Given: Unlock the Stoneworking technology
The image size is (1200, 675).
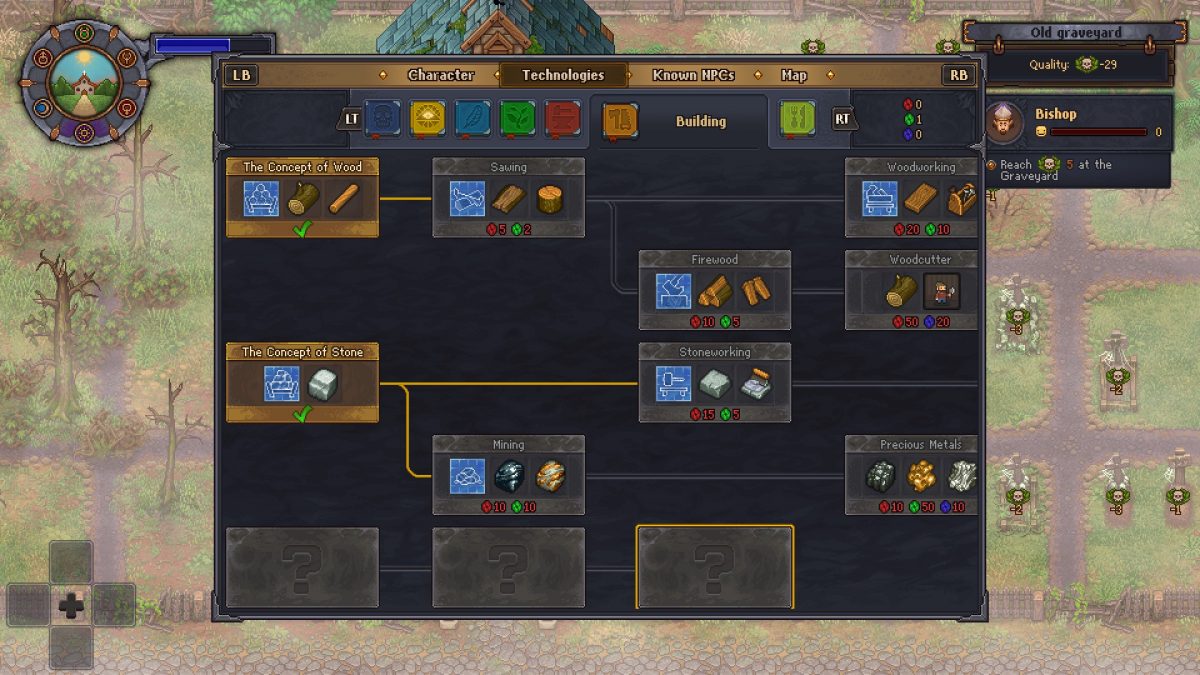Looking at the screenshot, I should coord(714,383).
